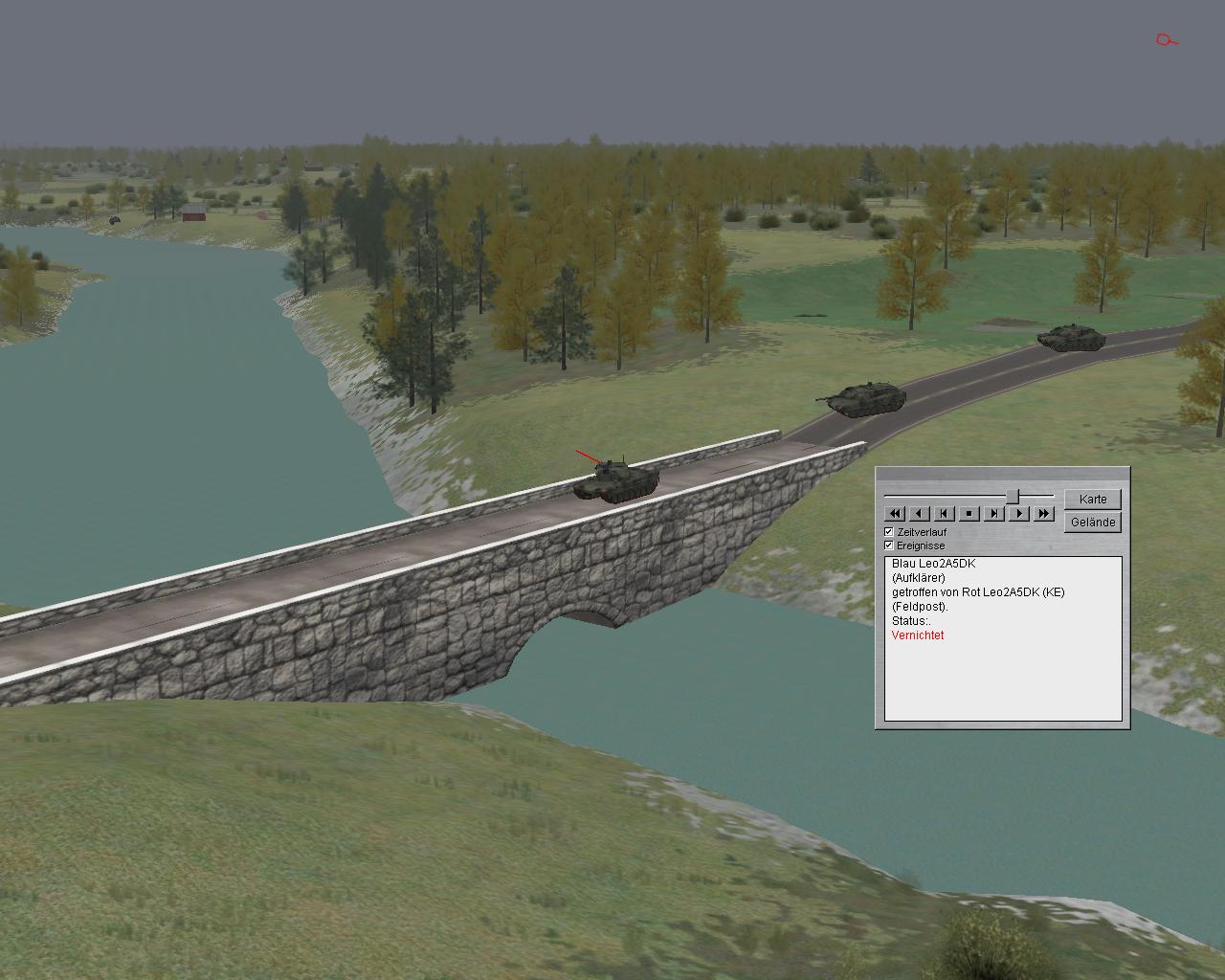Stop the replay playback
This screenshot has height=980, width=1225.
[969, 514]
